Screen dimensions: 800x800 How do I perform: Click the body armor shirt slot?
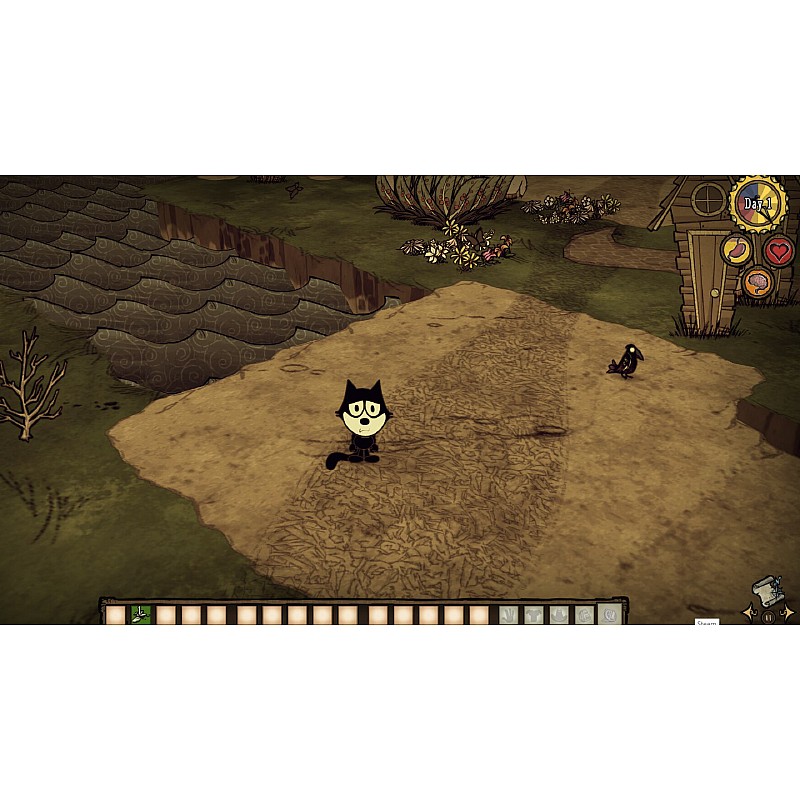[533, 615]
